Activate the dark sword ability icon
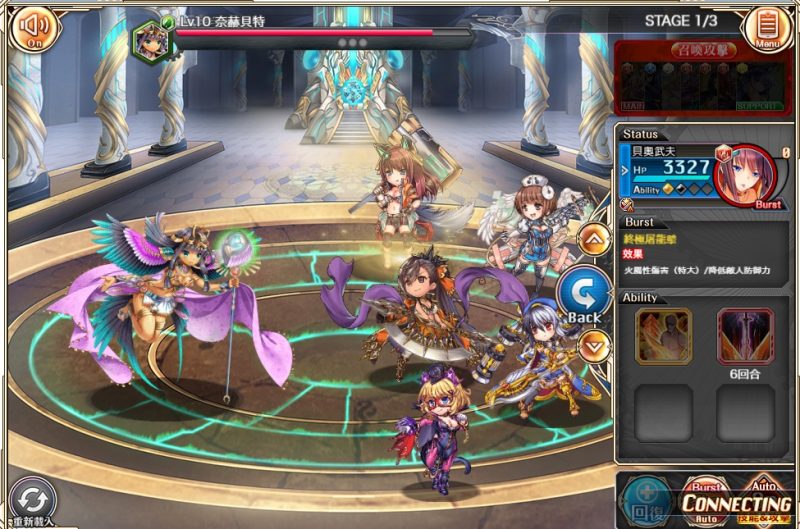Image resolution: width=800 pixels, height=529 pixels. 745,335
